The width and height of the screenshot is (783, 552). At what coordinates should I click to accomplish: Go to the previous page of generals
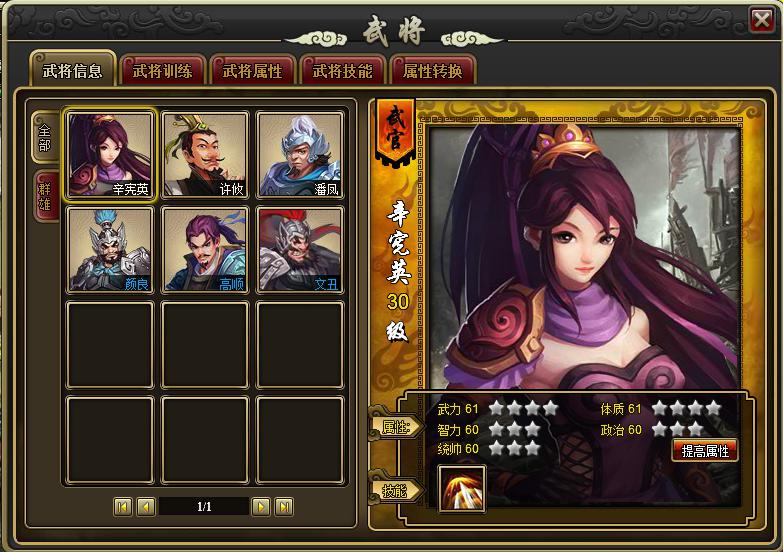pos(145,506)
